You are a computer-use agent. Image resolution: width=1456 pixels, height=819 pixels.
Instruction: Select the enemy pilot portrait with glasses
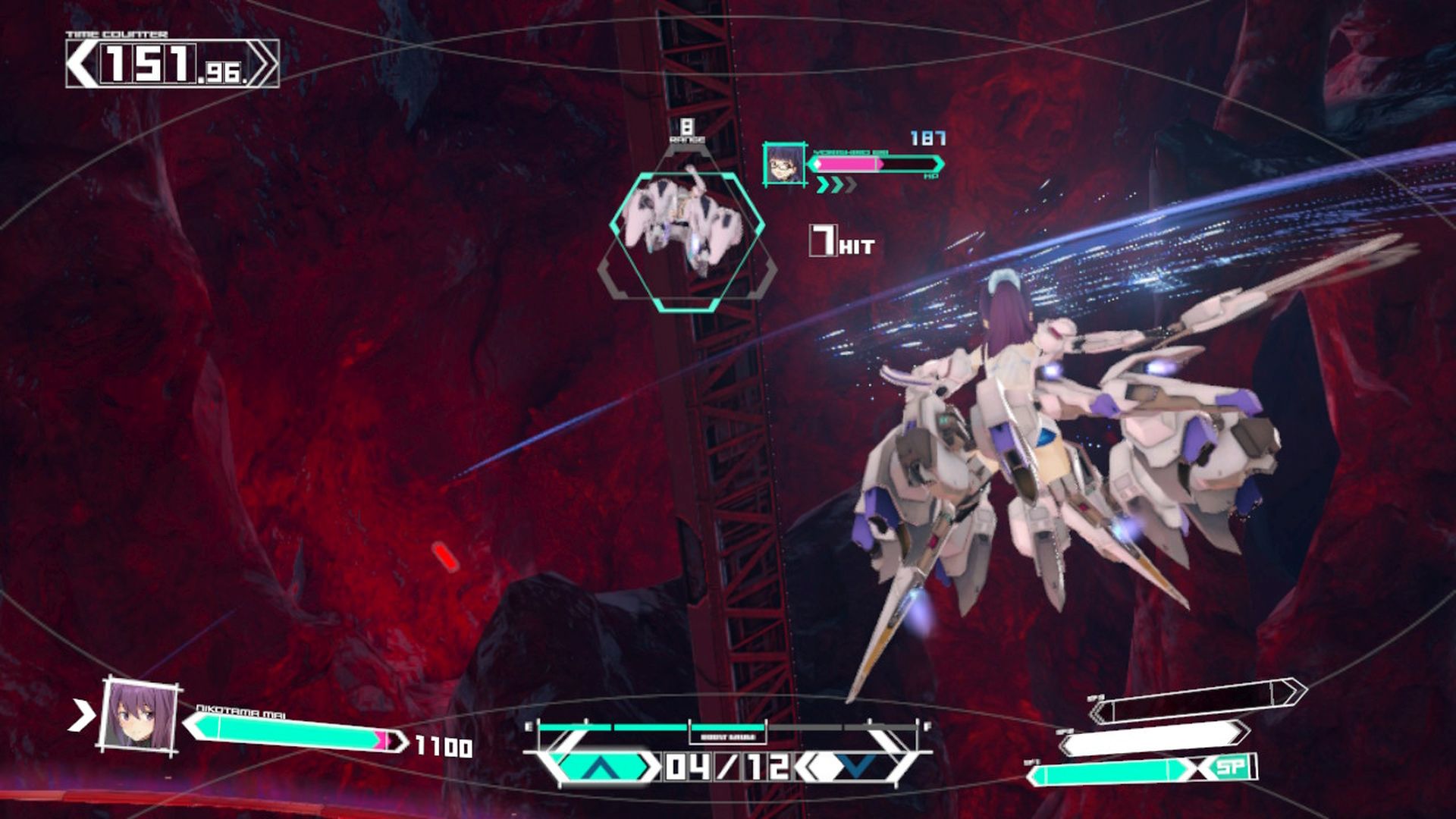(x=783, y=164)
